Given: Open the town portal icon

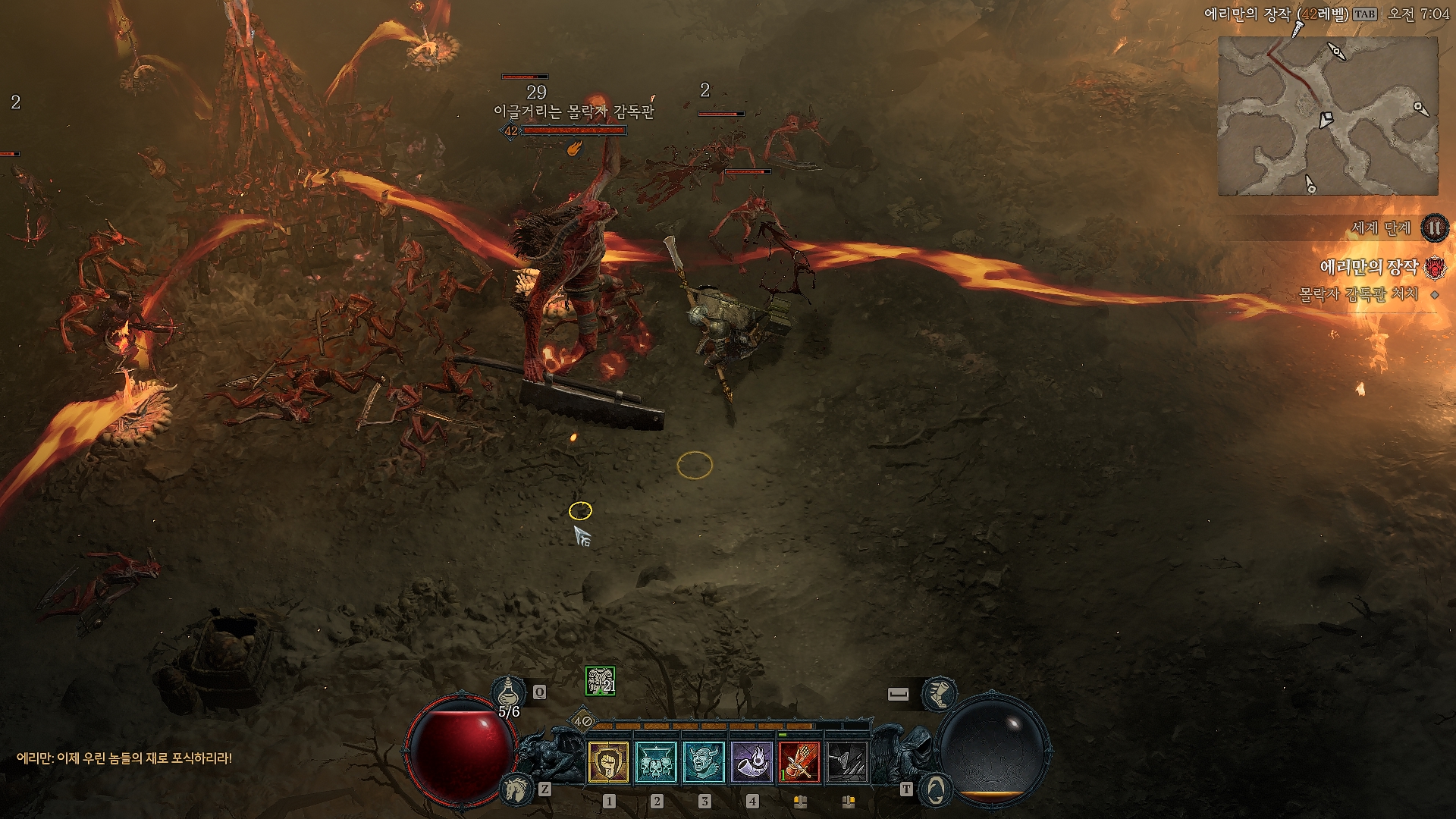Looking at the screenshot, I should (935, 789).
